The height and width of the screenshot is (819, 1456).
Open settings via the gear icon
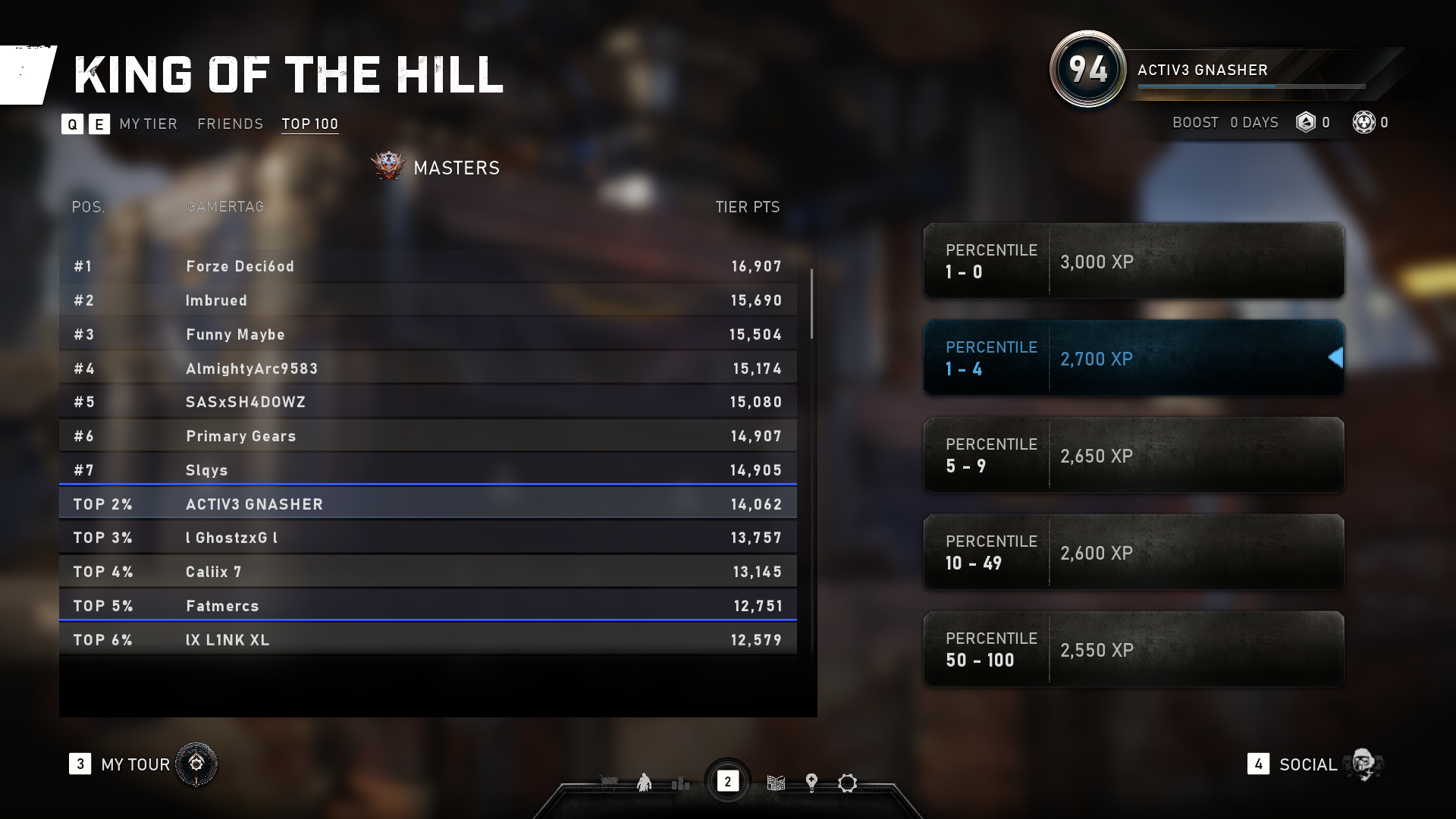click(x=847, y=783)
